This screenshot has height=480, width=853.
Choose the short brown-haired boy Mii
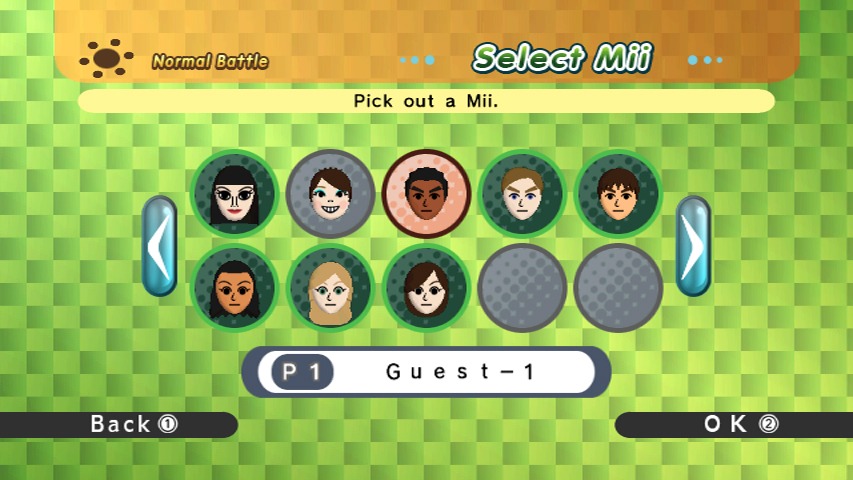[618, 194]
